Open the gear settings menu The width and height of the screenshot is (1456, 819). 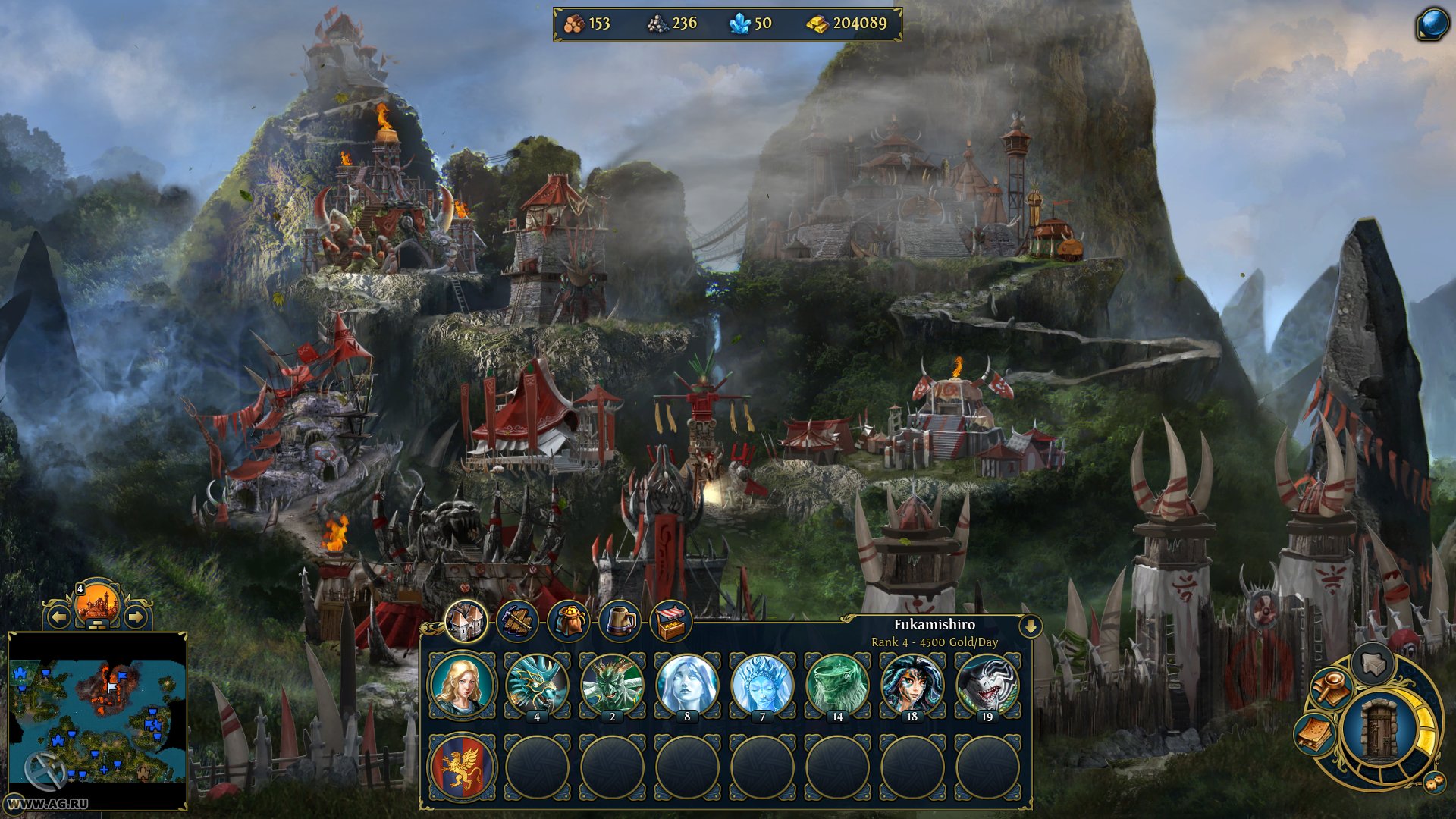(1433, 783)
